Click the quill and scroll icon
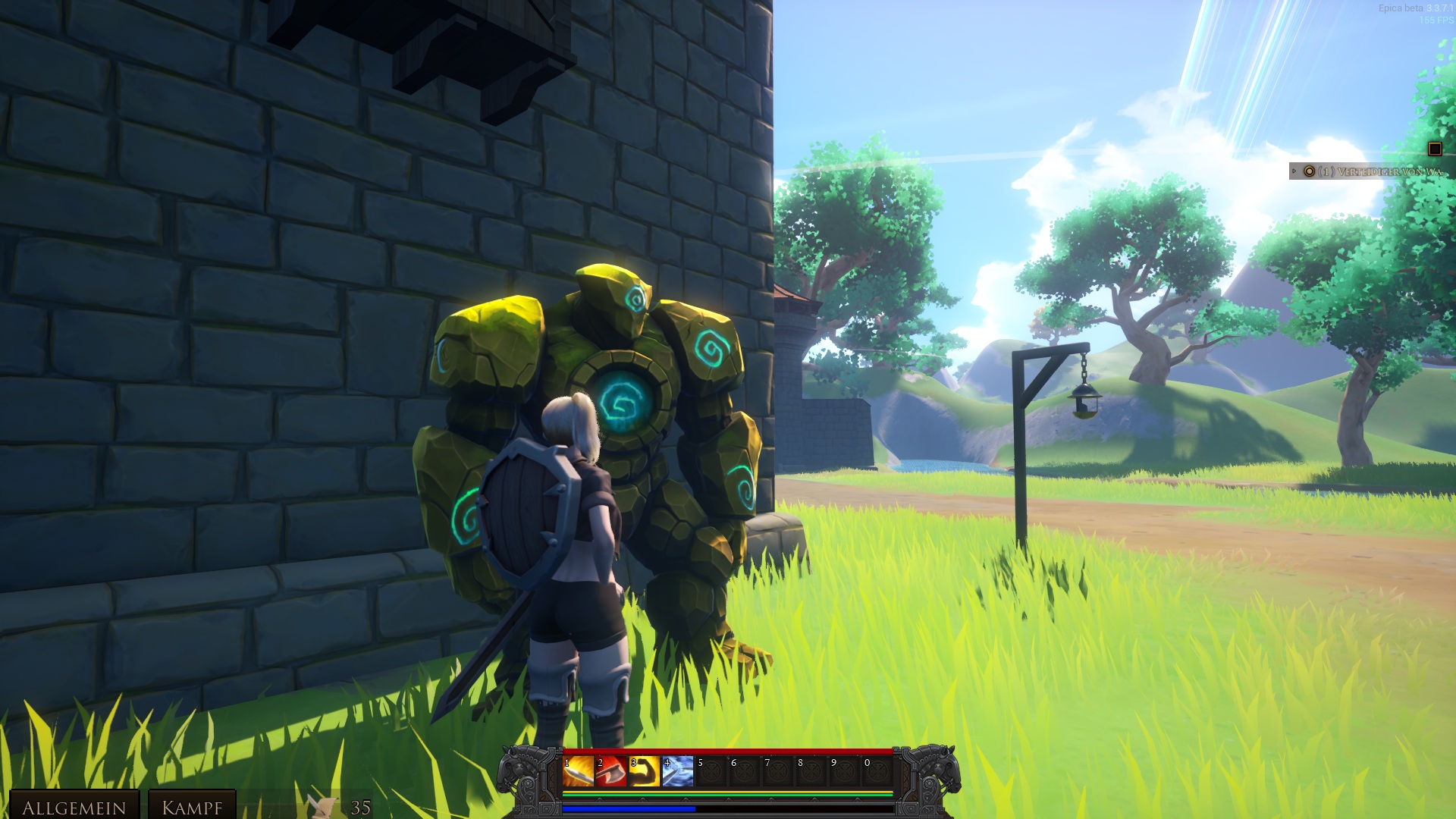 coord(323,806)
